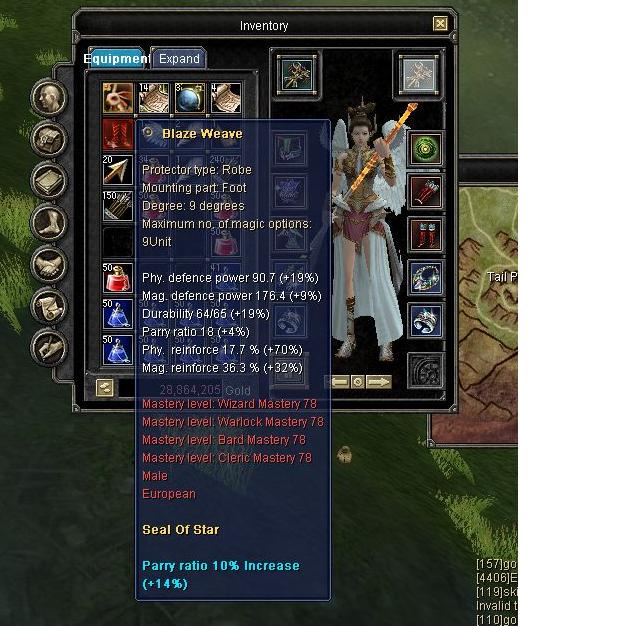Click the handshake side button
The height and width of the screenshot is (626, 640).
tap(48, 266)
